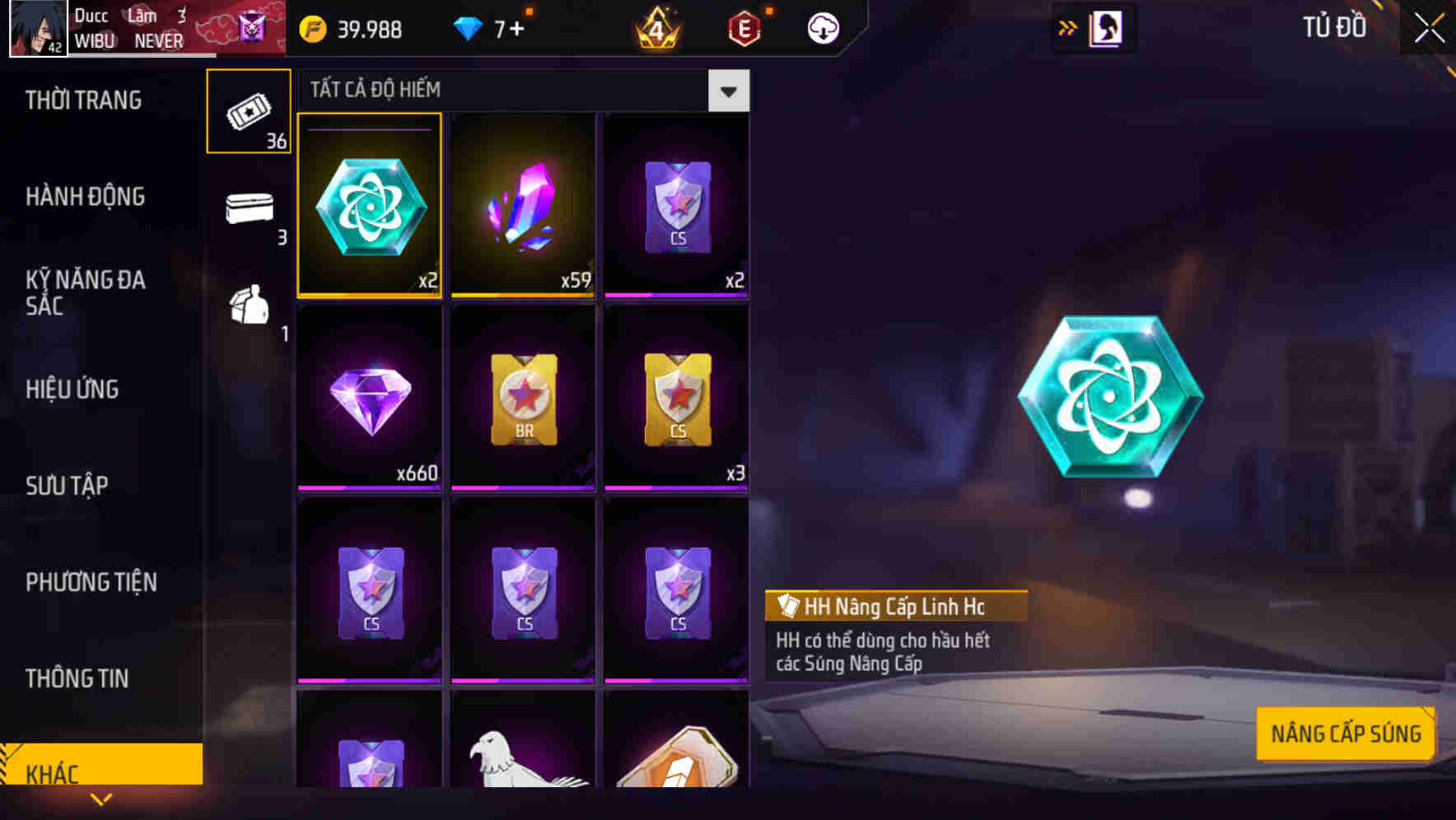Open the blue diamond recharge icon
The image size is (1456, 820).
click(x=470, y=28)
